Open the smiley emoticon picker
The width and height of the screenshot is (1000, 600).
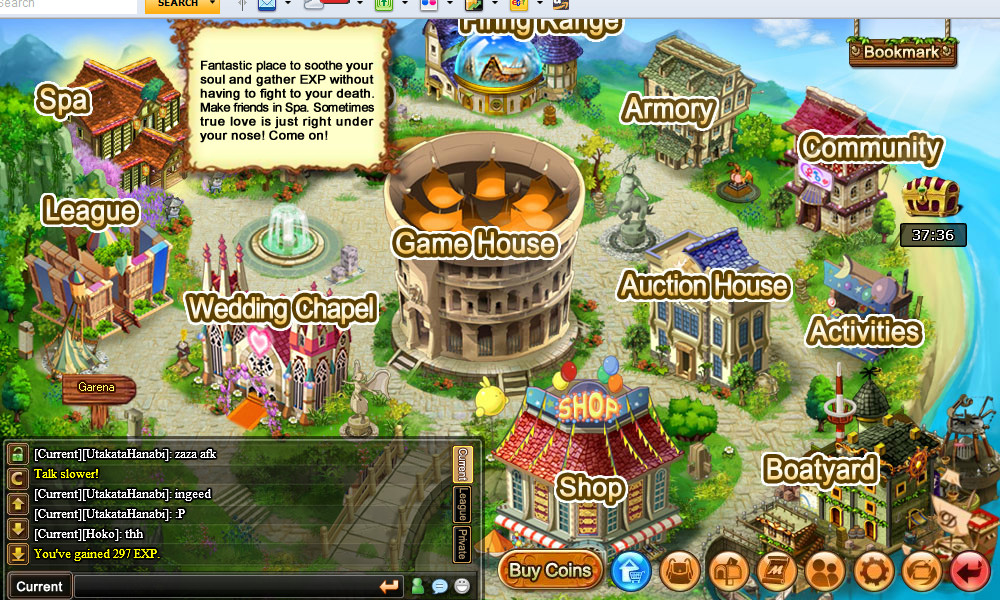[x=462, y=587]
